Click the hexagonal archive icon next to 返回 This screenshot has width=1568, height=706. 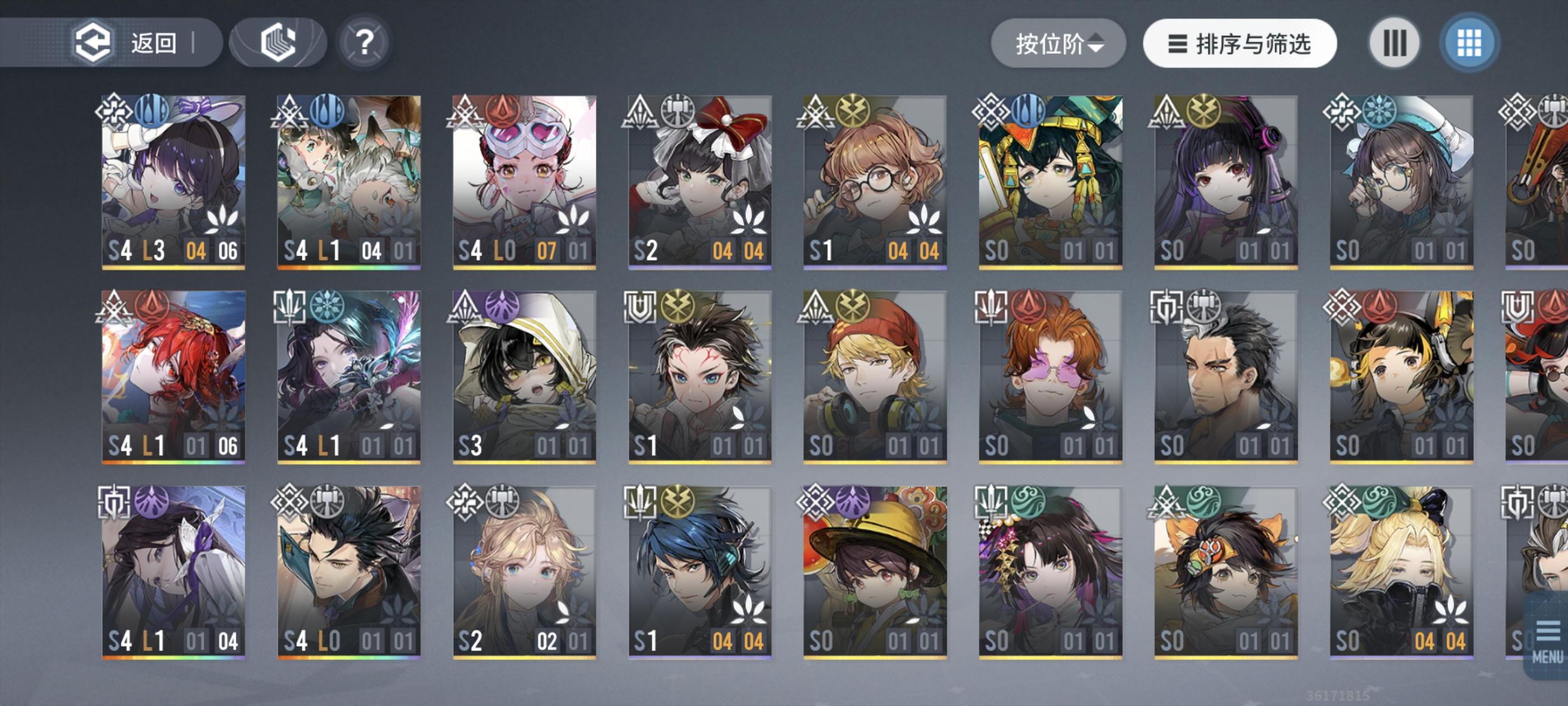tap(277, 43)
